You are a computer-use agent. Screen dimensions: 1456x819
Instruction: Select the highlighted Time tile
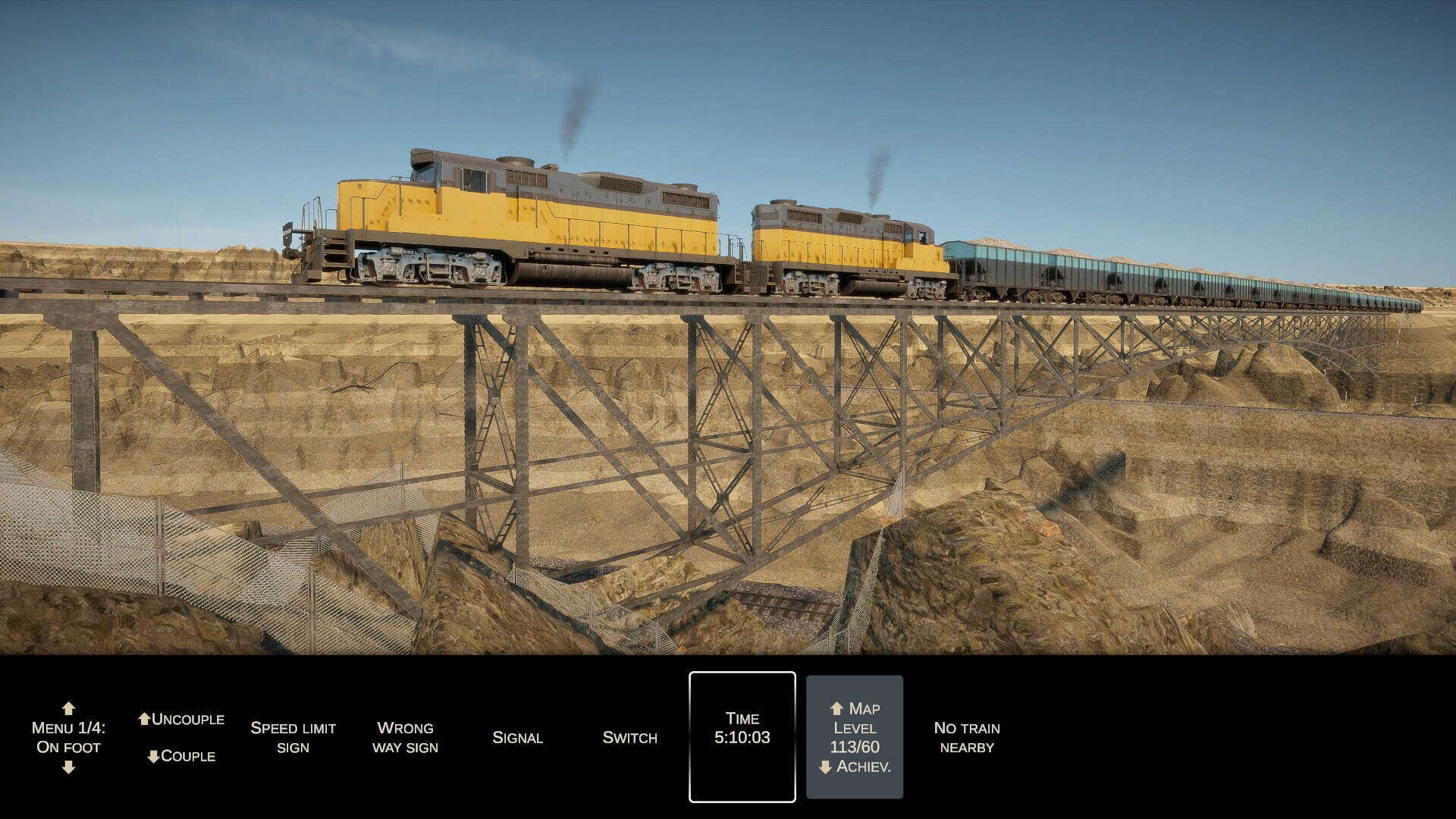pyautogui.click(x=742, y=737)
